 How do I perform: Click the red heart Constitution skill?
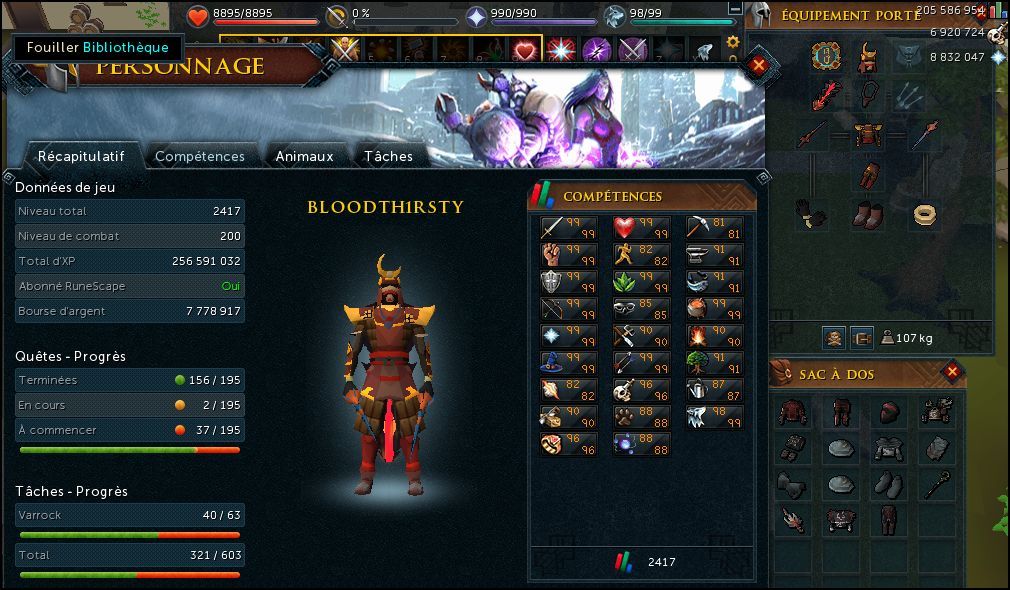click(x=627, y=228)
